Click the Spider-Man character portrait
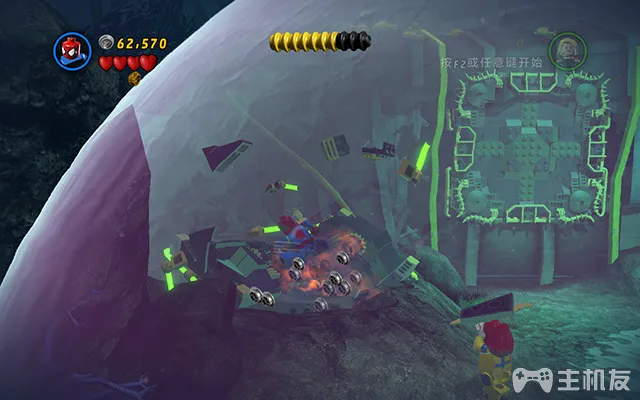The height and width of the screenshot is (400, 640). tap(72, 51)
